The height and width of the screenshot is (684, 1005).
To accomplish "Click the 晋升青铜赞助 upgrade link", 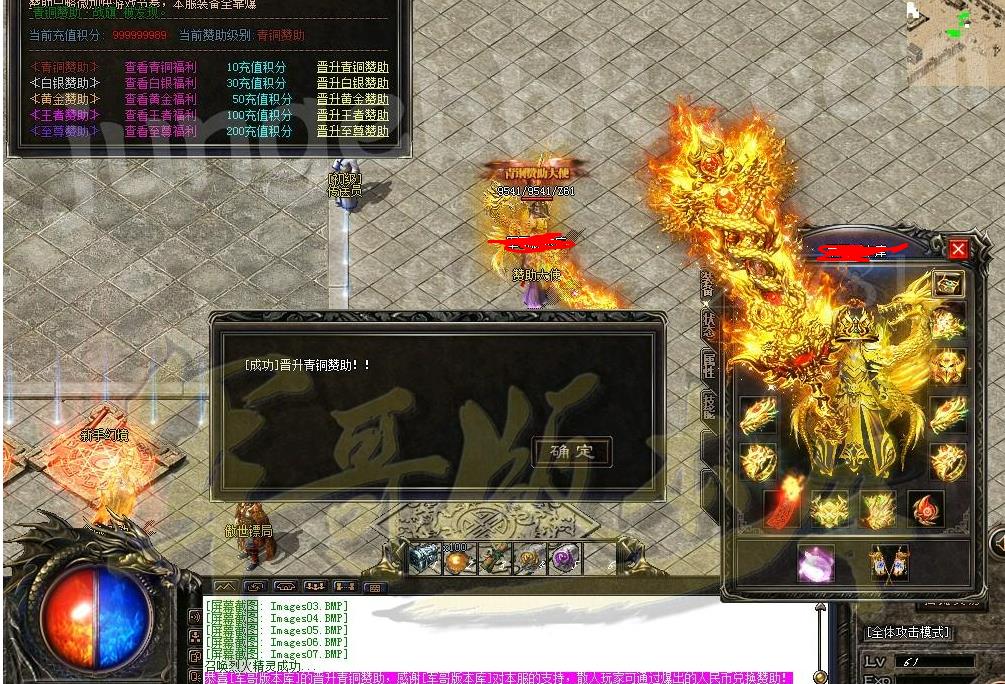I will [x=352, y=68].
